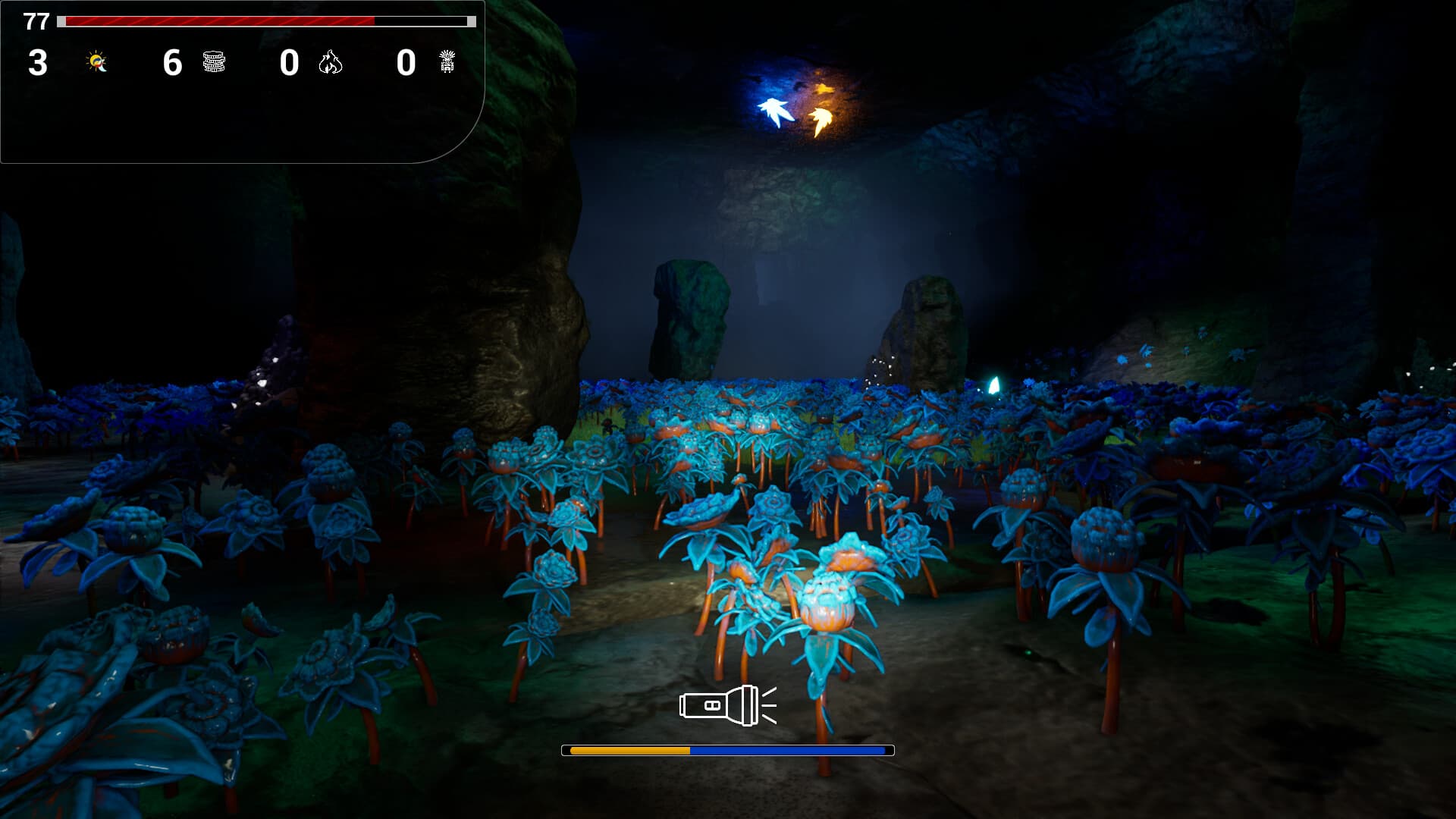Click the rounded HUD panel in top-left corner
Screen dimensions: 1456x819
coord(243,83)
